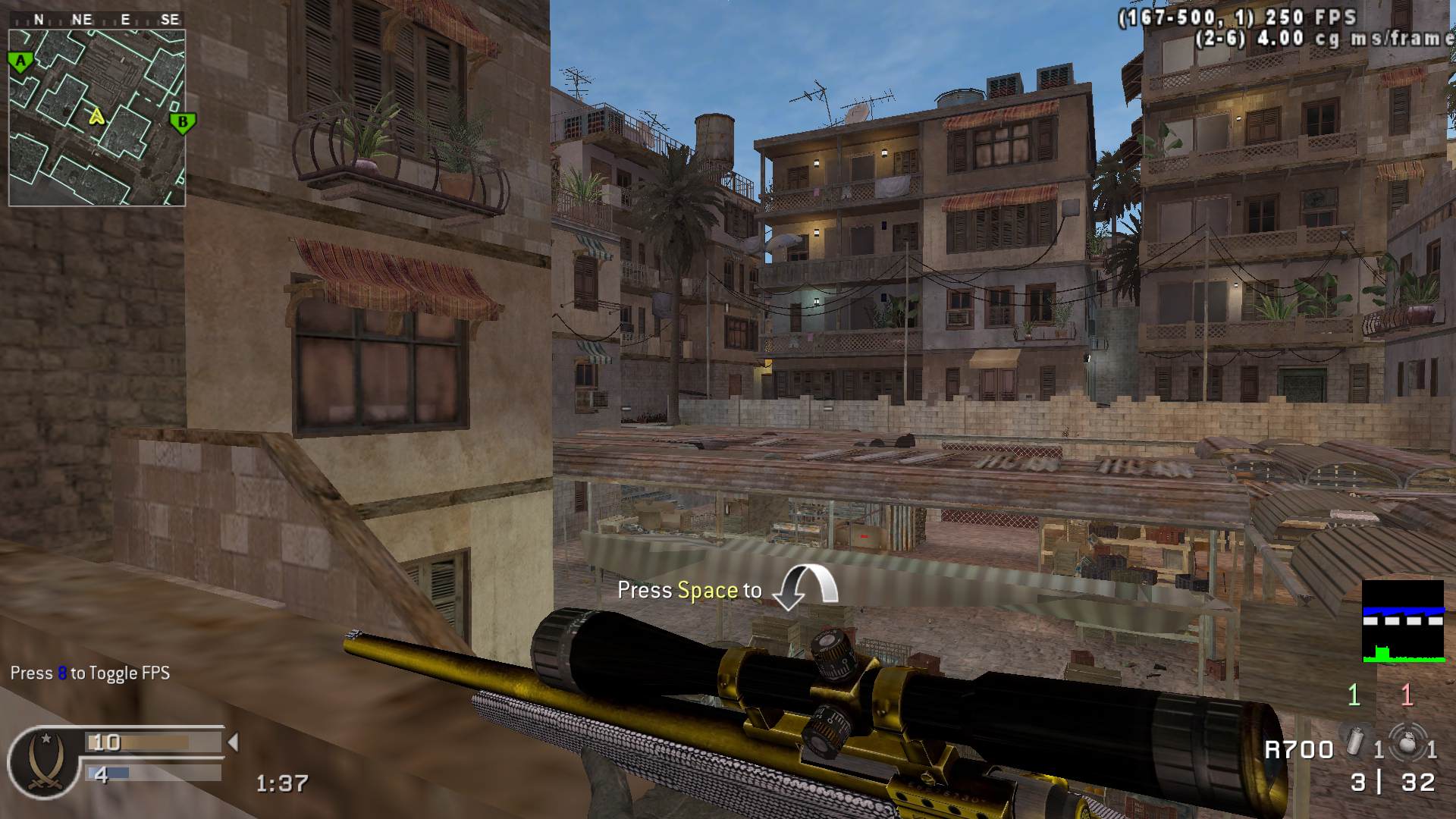Click the lagometer network graph
The height and width of the screenshot is (819, 1456).
coord(1403,621)
